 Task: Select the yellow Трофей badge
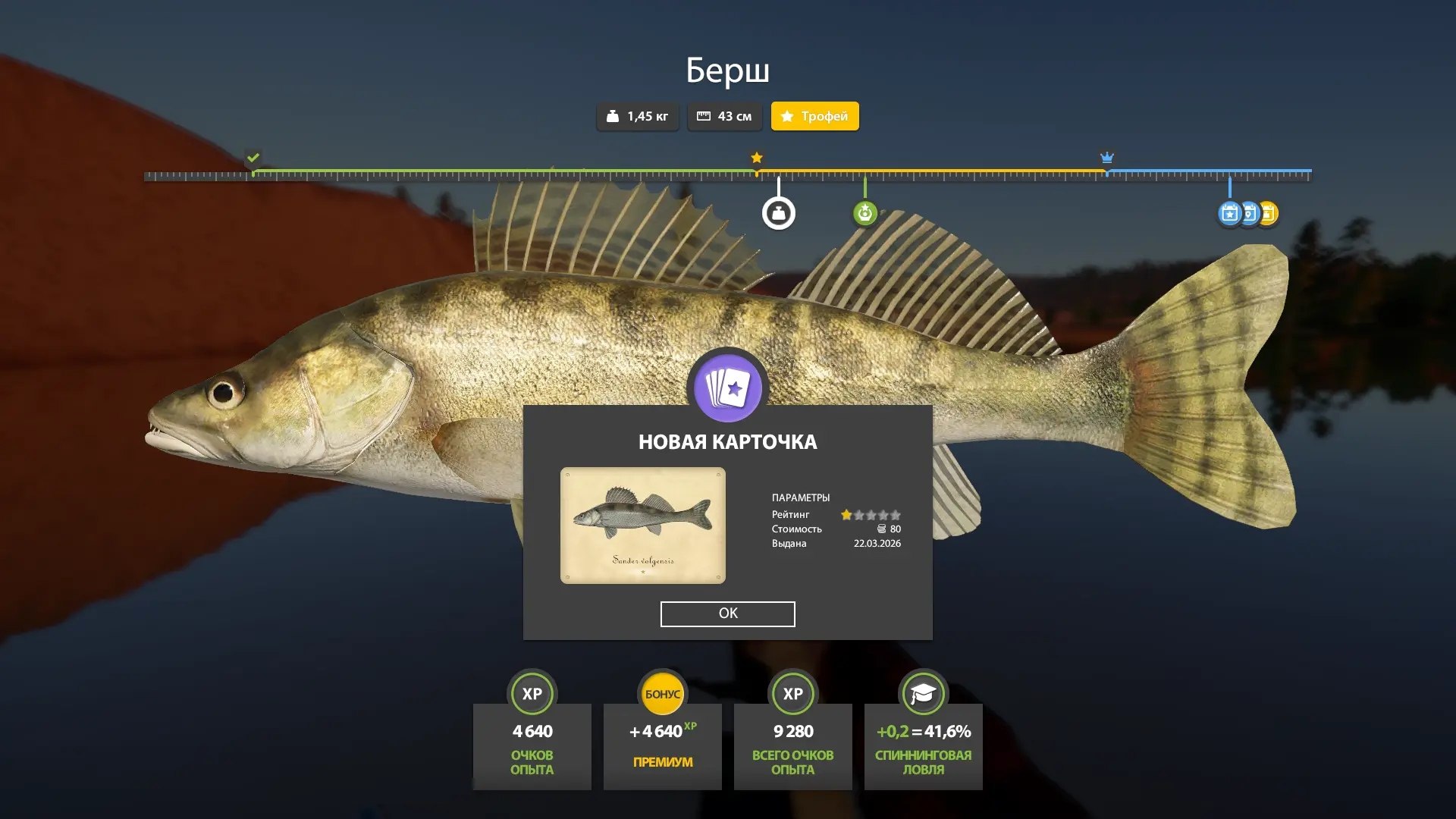click(x=814, y=116)
